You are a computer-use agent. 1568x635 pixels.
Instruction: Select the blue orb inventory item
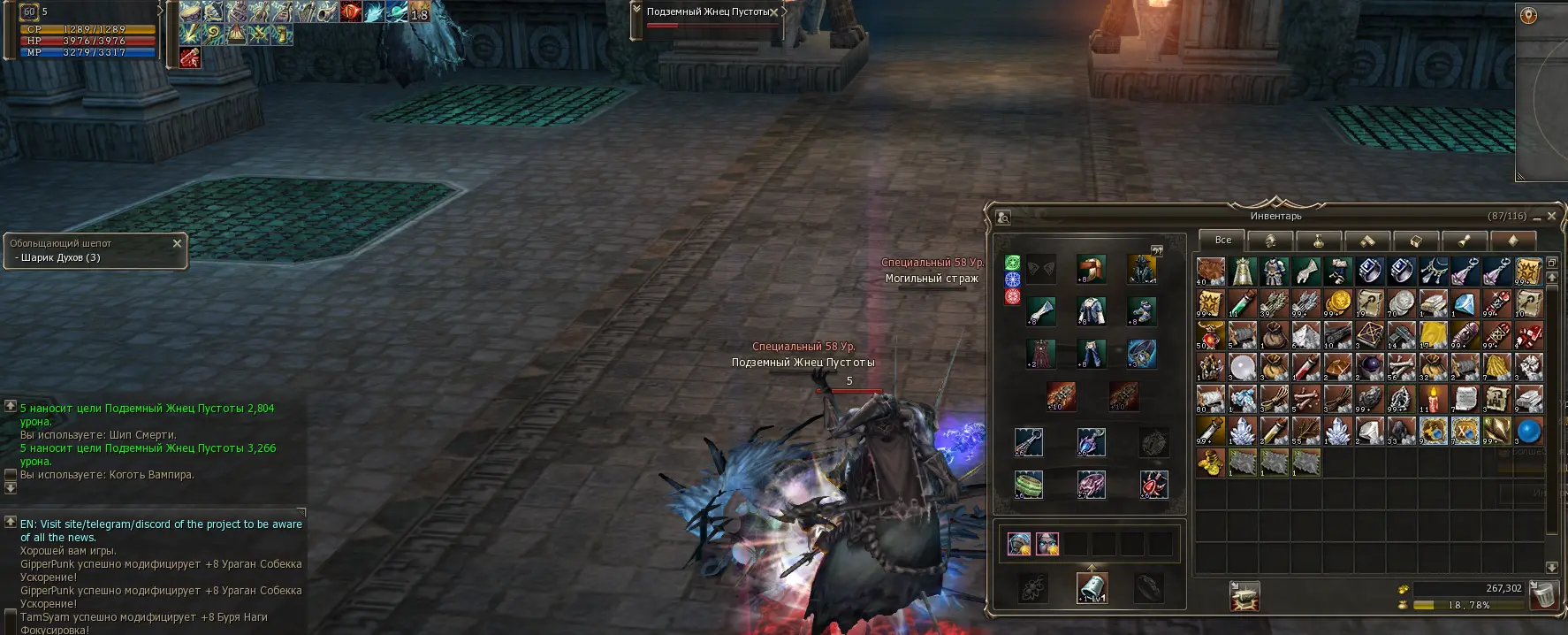click(1528, 431)
